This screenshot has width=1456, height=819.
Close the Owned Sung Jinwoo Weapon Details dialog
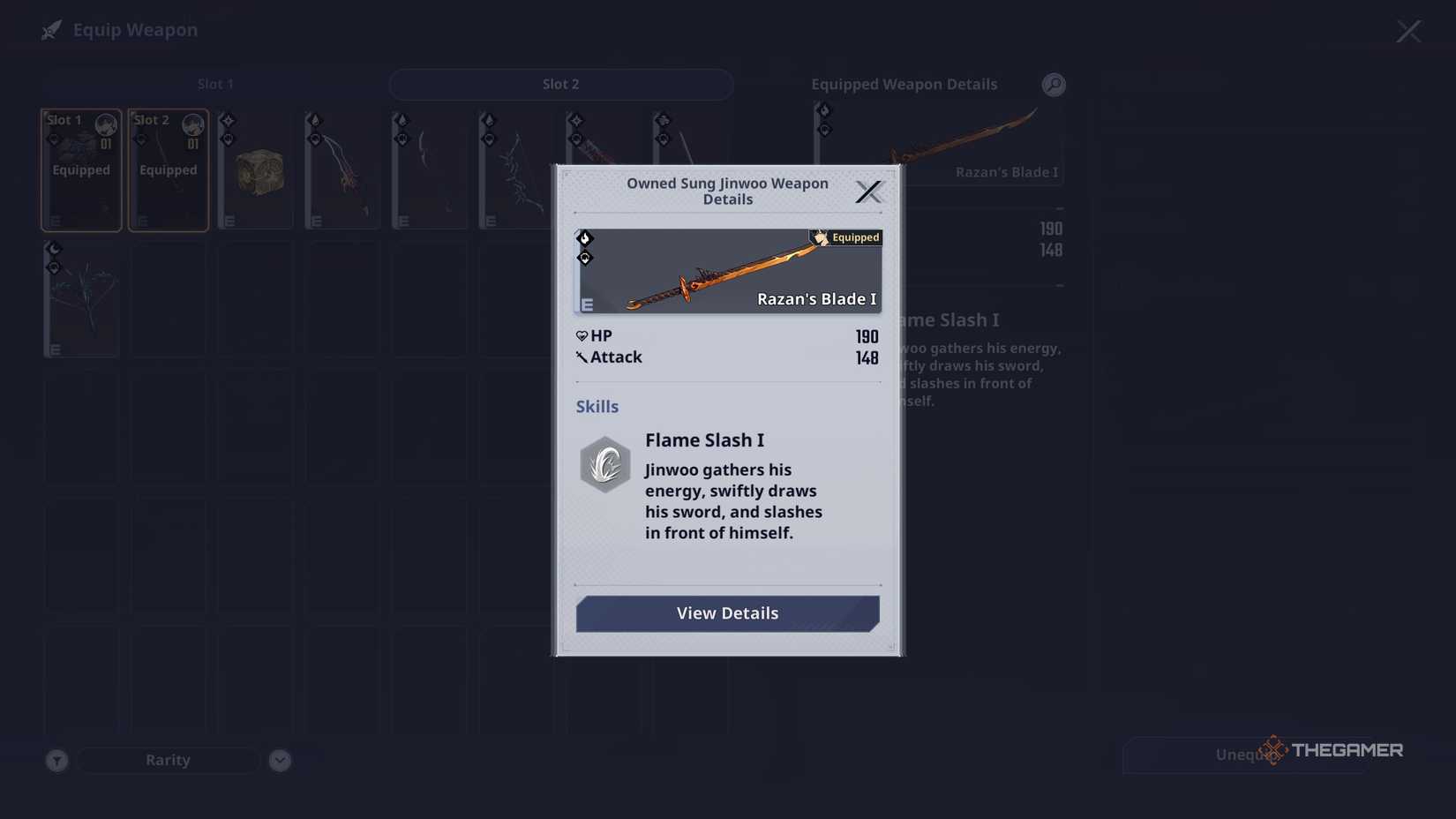(868, 192)
